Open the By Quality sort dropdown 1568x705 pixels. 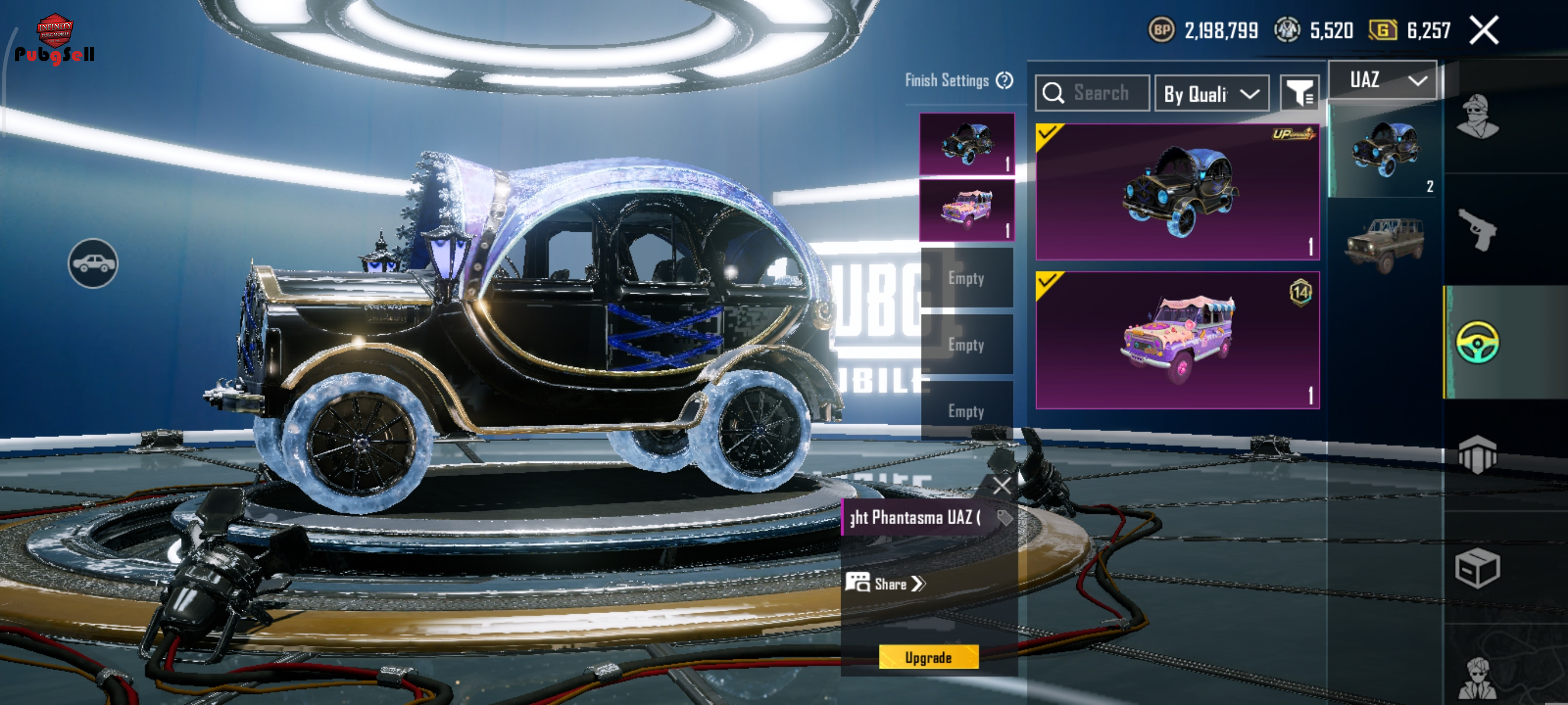(1211, 94)
